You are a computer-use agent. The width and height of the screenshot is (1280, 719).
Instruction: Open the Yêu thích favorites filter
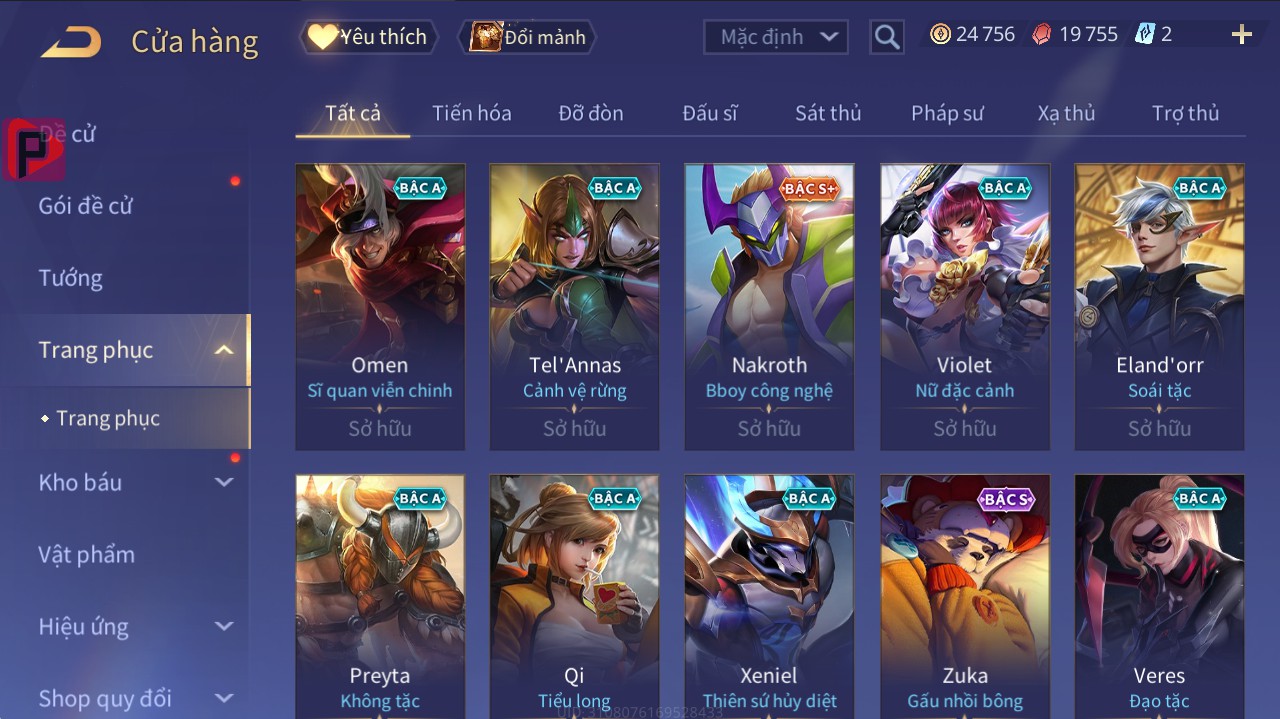pos(367,37)
